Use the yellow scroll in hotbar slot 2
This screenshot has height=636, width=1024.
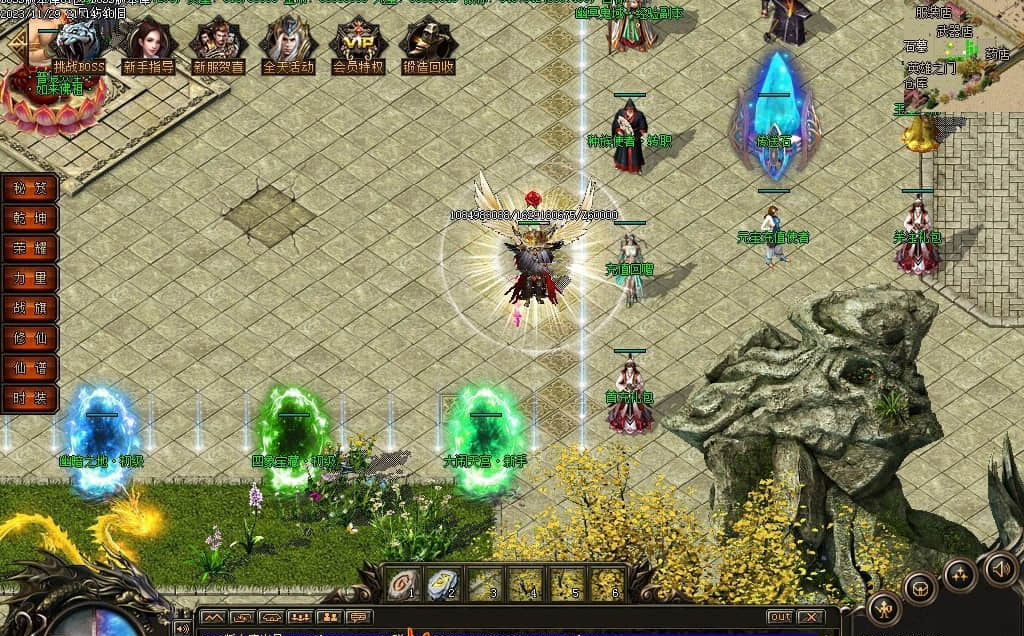tap(443, 584)
